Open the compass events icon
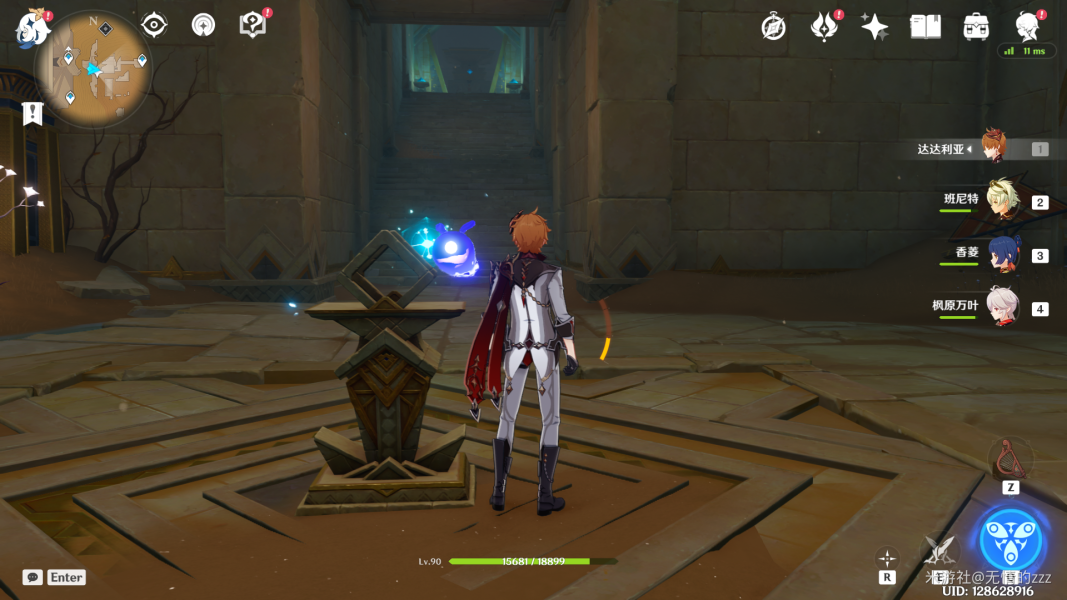Viewport: 1067px width, 600px height. click(x=773, y=27)
